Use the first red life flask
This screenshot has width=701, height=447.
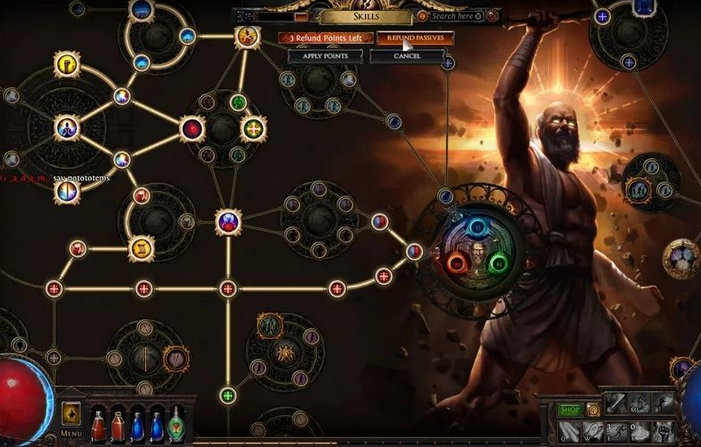coord(99,423)
